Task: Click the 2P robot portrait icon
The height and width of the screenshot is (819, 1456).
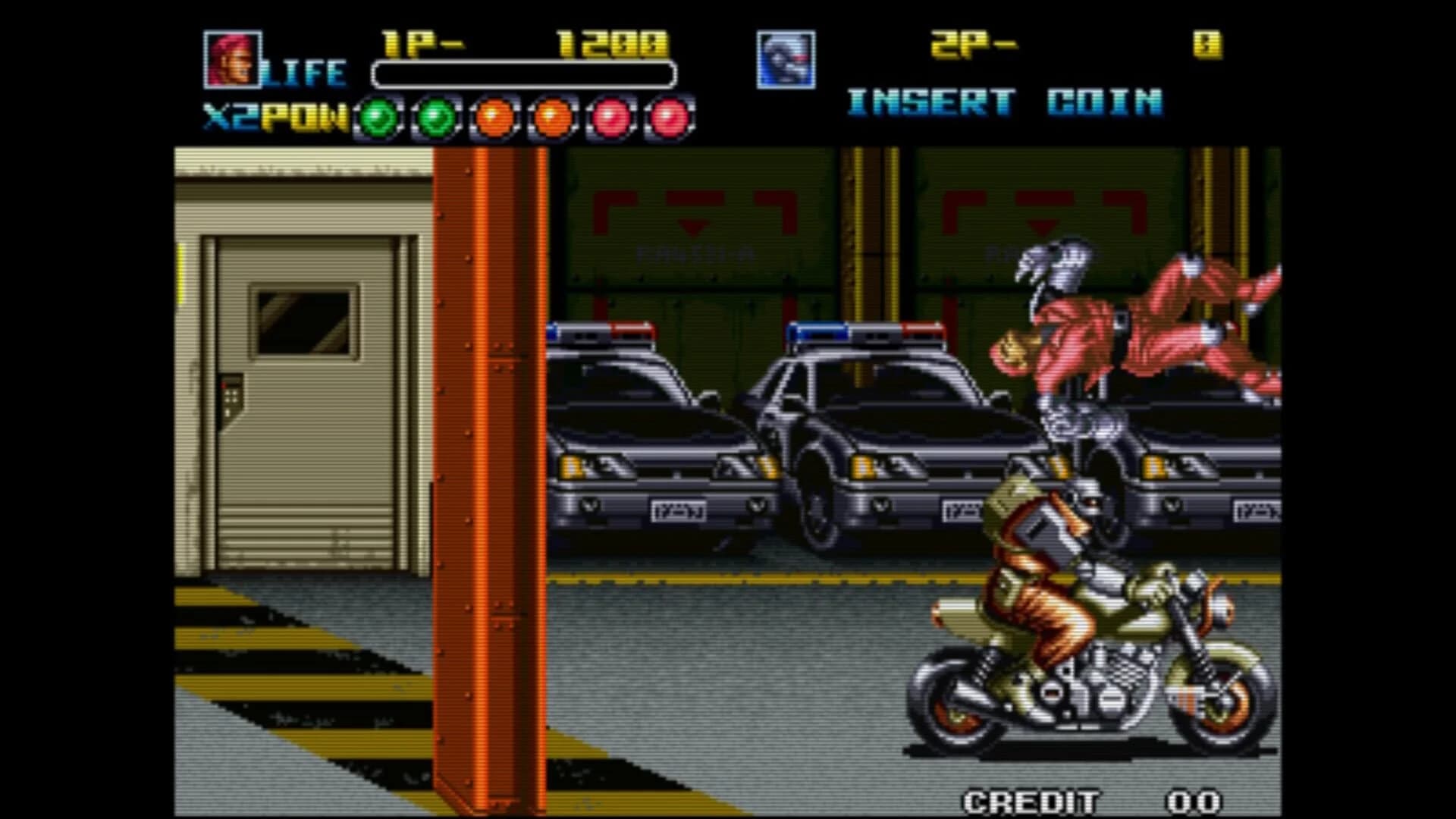Action: 786,61
